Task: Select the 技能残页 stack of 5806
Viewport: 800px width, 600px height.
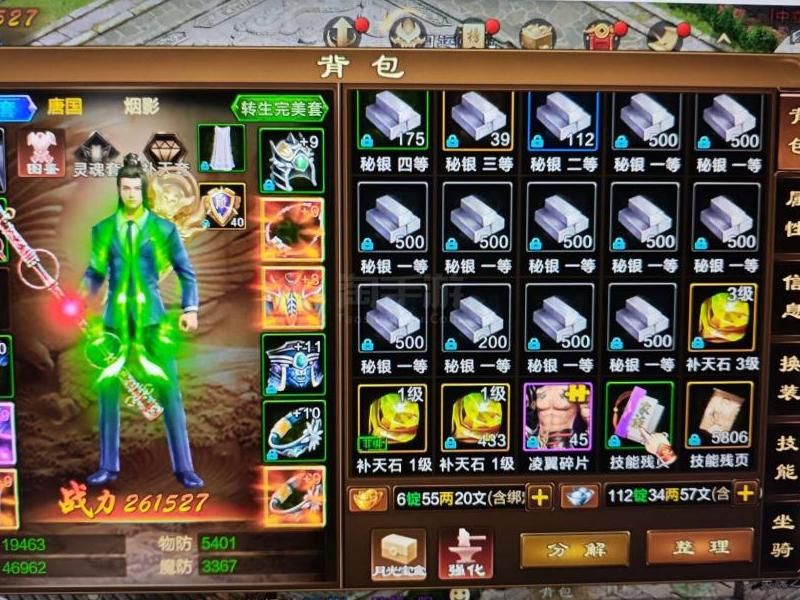Action: coord(720,416)
